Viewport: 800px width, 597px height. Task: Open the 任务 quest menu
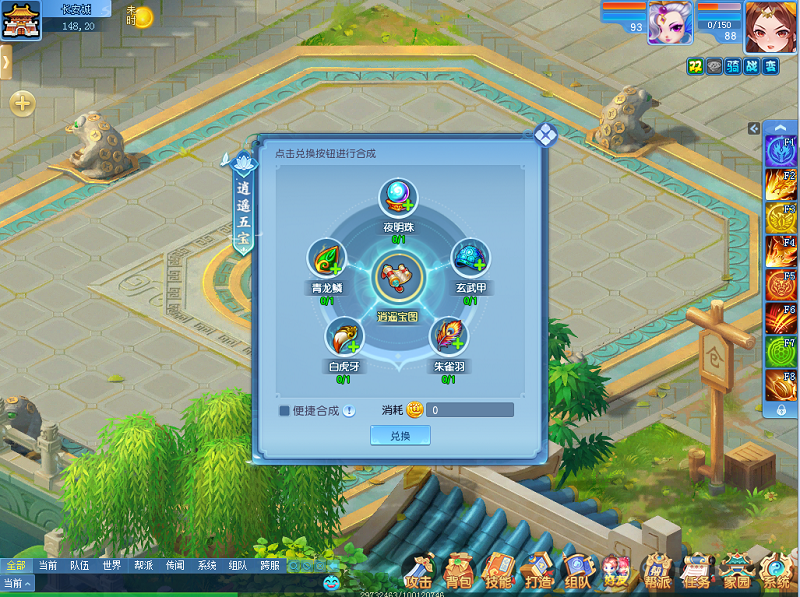tap(696, 571)
